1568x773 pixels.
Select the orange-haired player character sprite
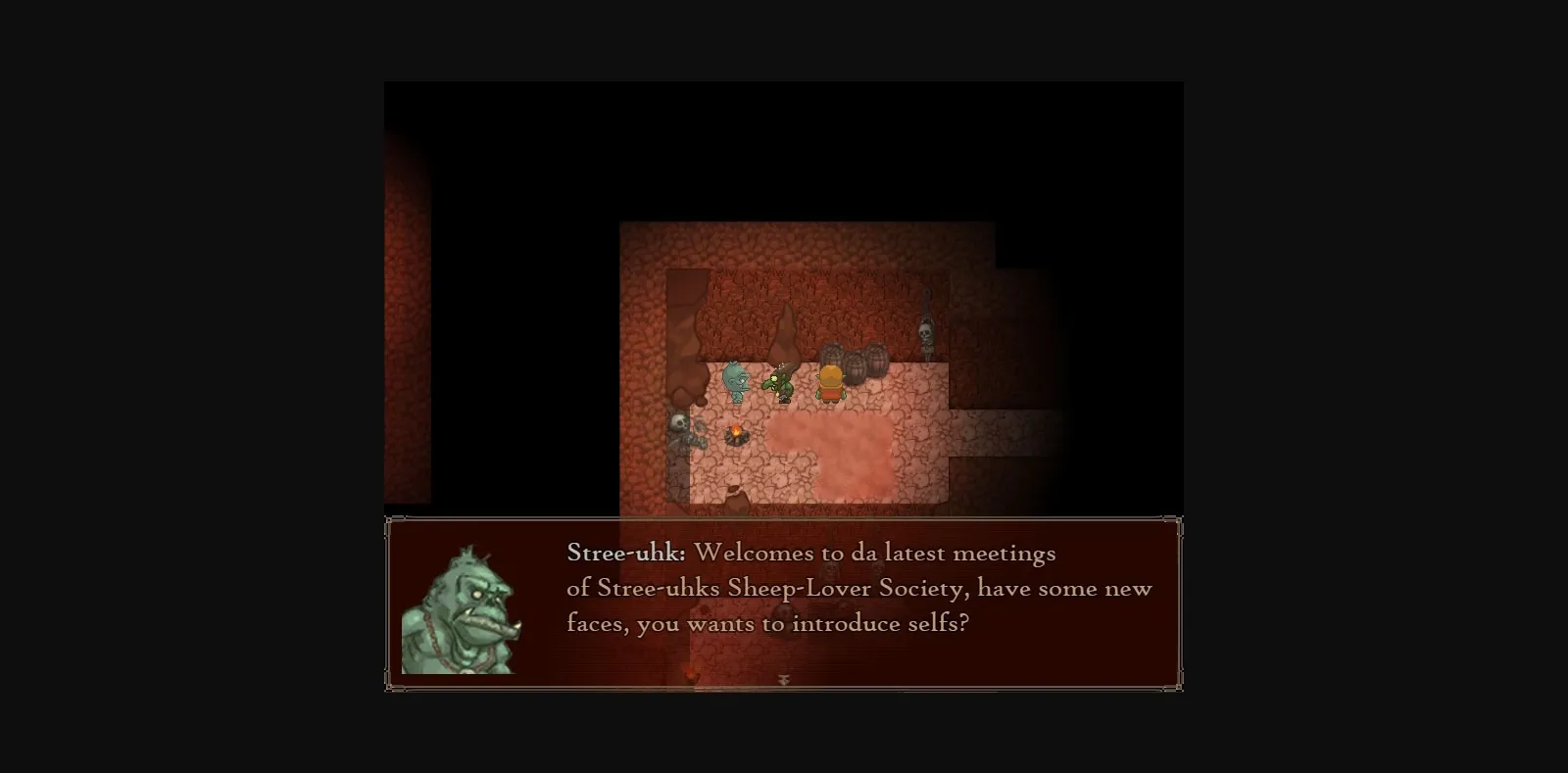tap(830, 384)
